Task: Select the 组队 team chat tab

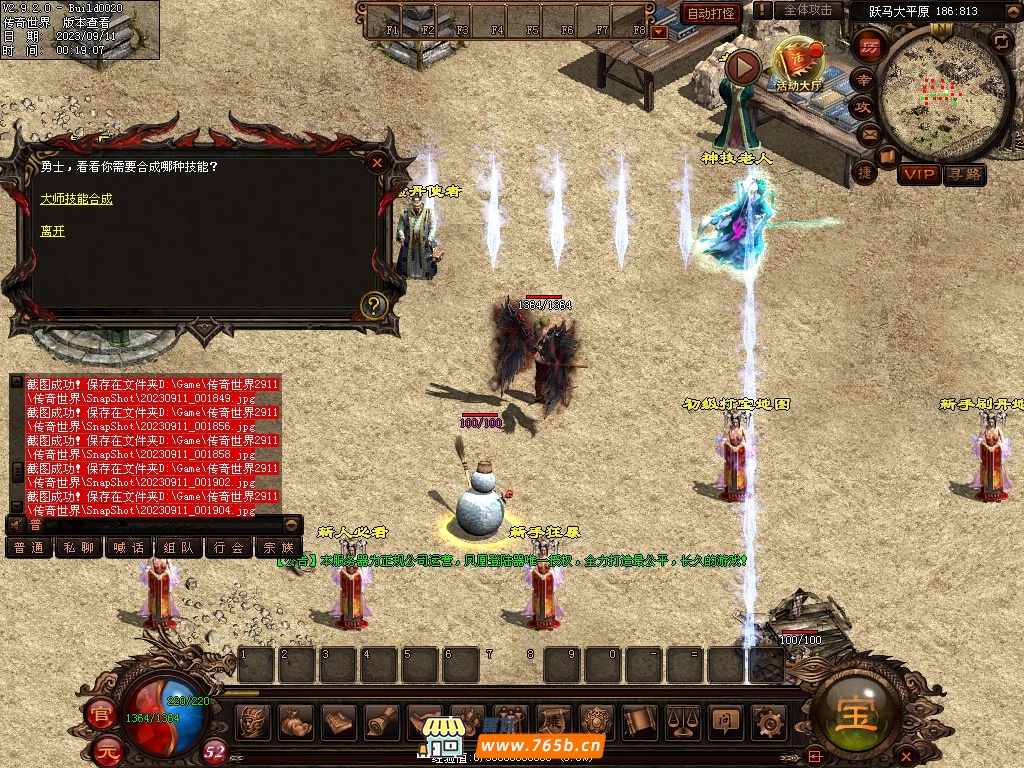Action: pos(179,548)
